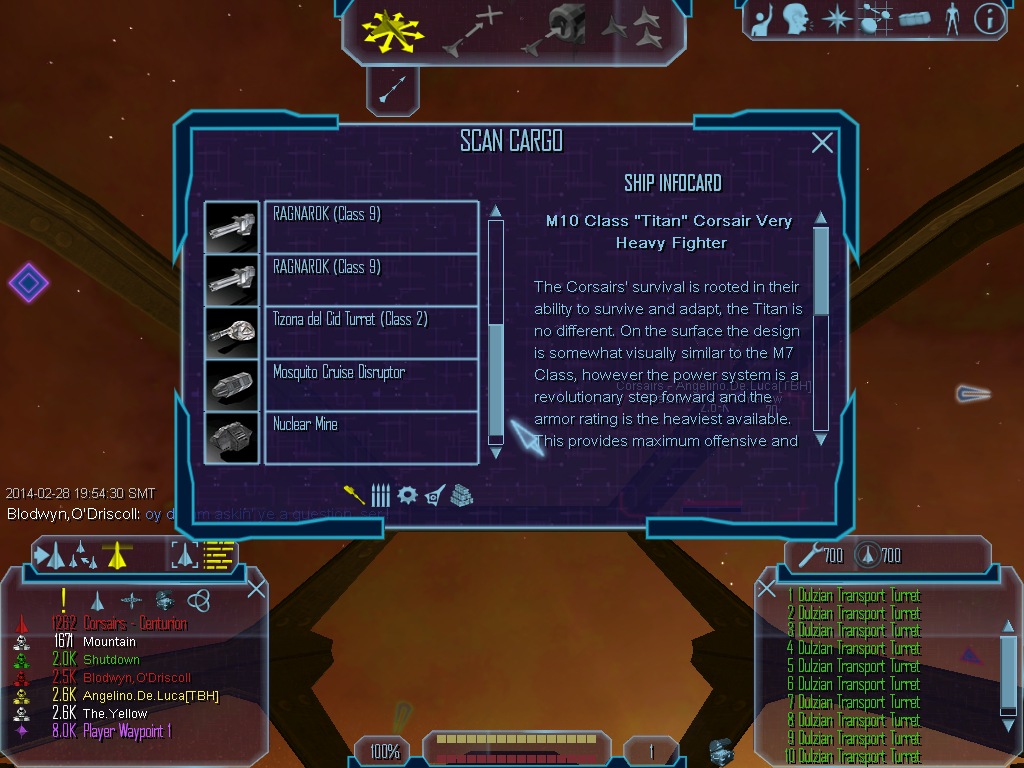This screenshot has height=768, width=1024.
Task: Open the round Information icon
Action: point(989,19)
